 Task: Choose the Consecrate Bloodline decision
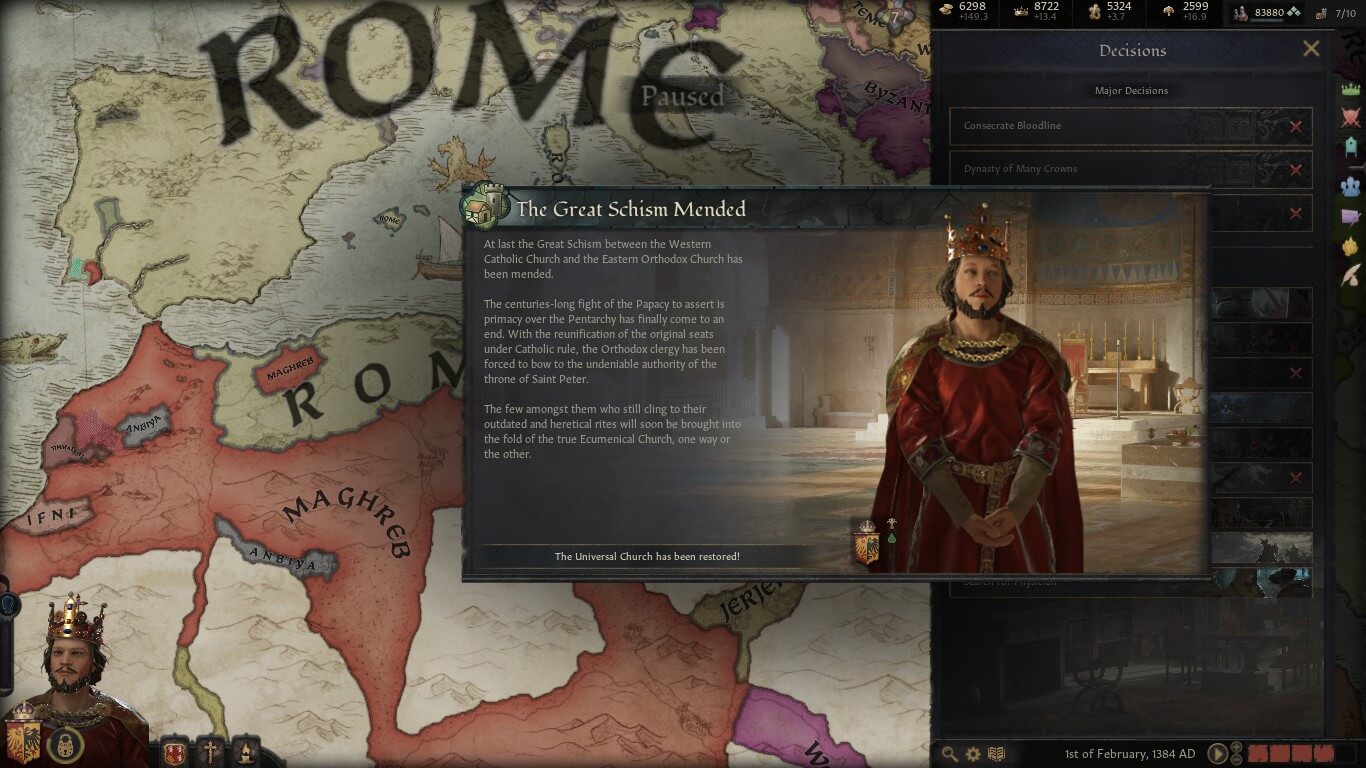1131,126
